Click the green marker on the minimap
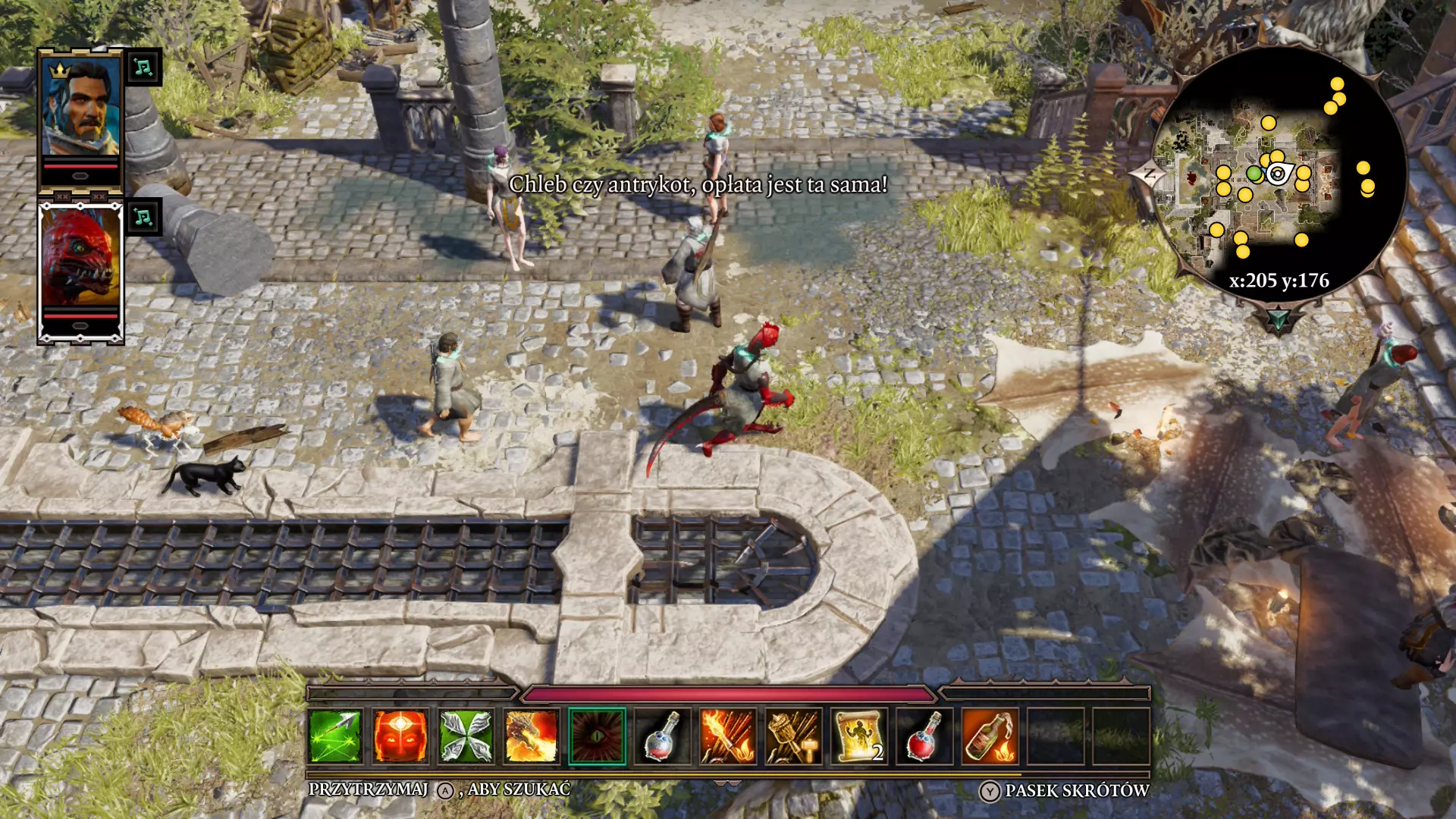 [1254, 174]
